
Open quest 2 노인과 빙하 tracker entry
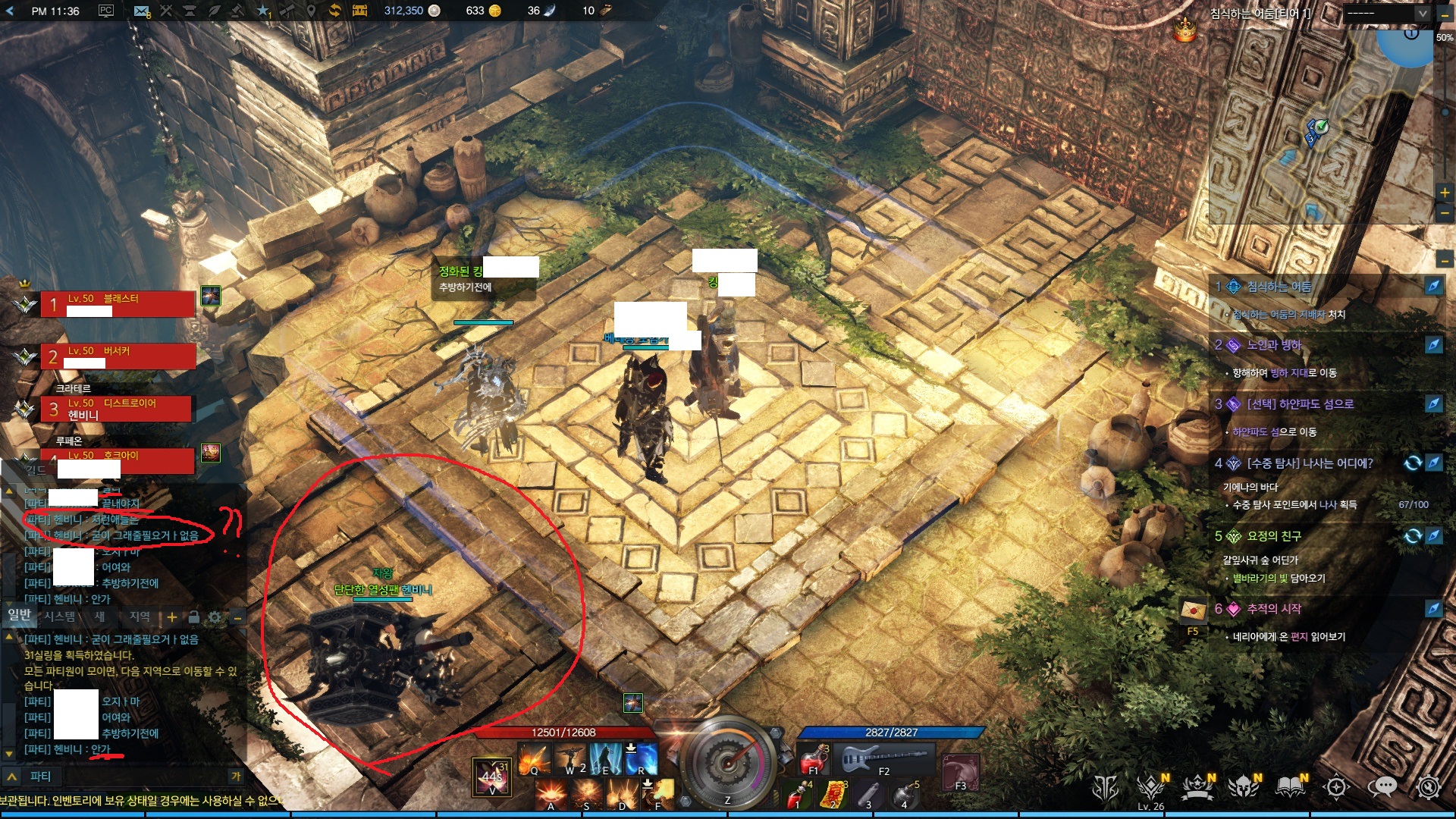[1274, 345]
